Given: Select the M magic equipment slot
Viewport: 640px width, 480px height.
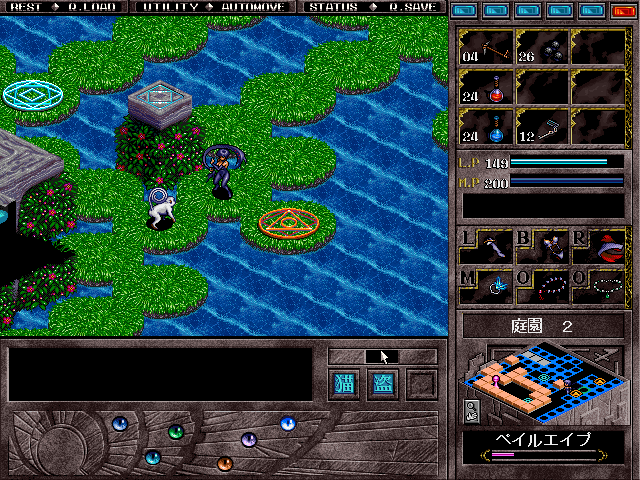Looking at the screenshot, I should pos(487,286).
